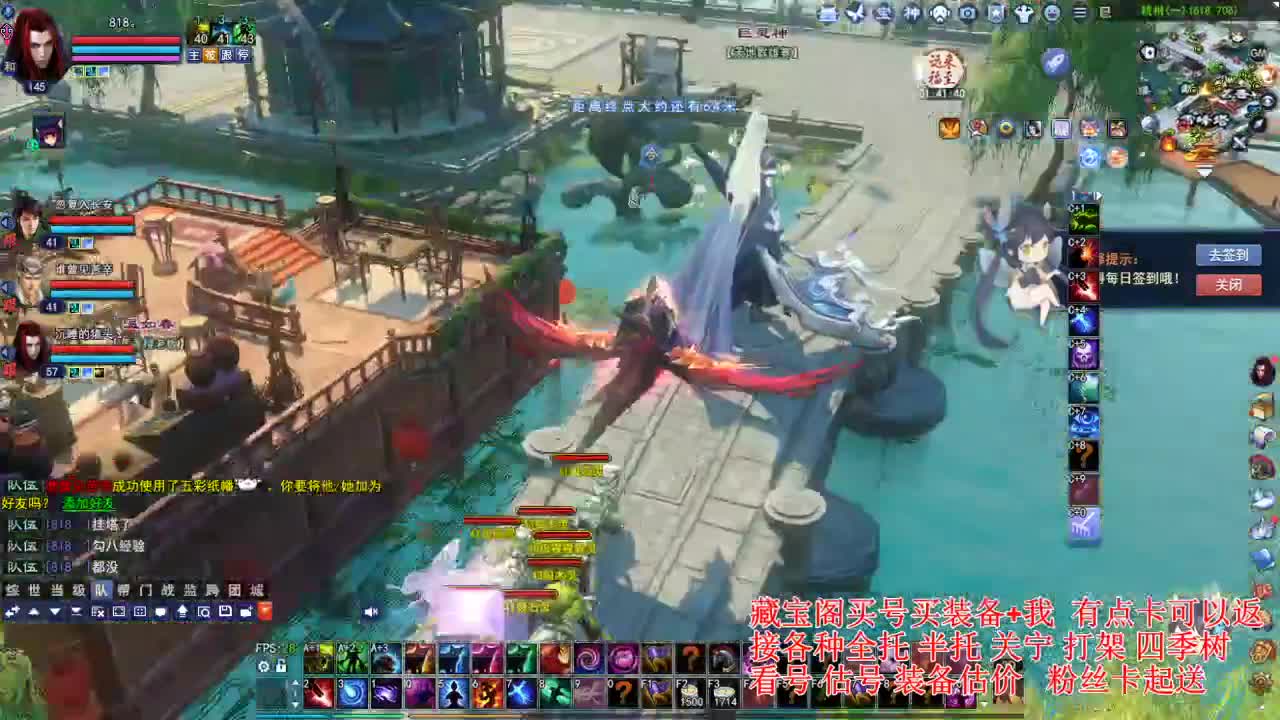Use the F2 consumable item showing count 1500
This screenshot has height=720, width=1280.
point(691,690)
